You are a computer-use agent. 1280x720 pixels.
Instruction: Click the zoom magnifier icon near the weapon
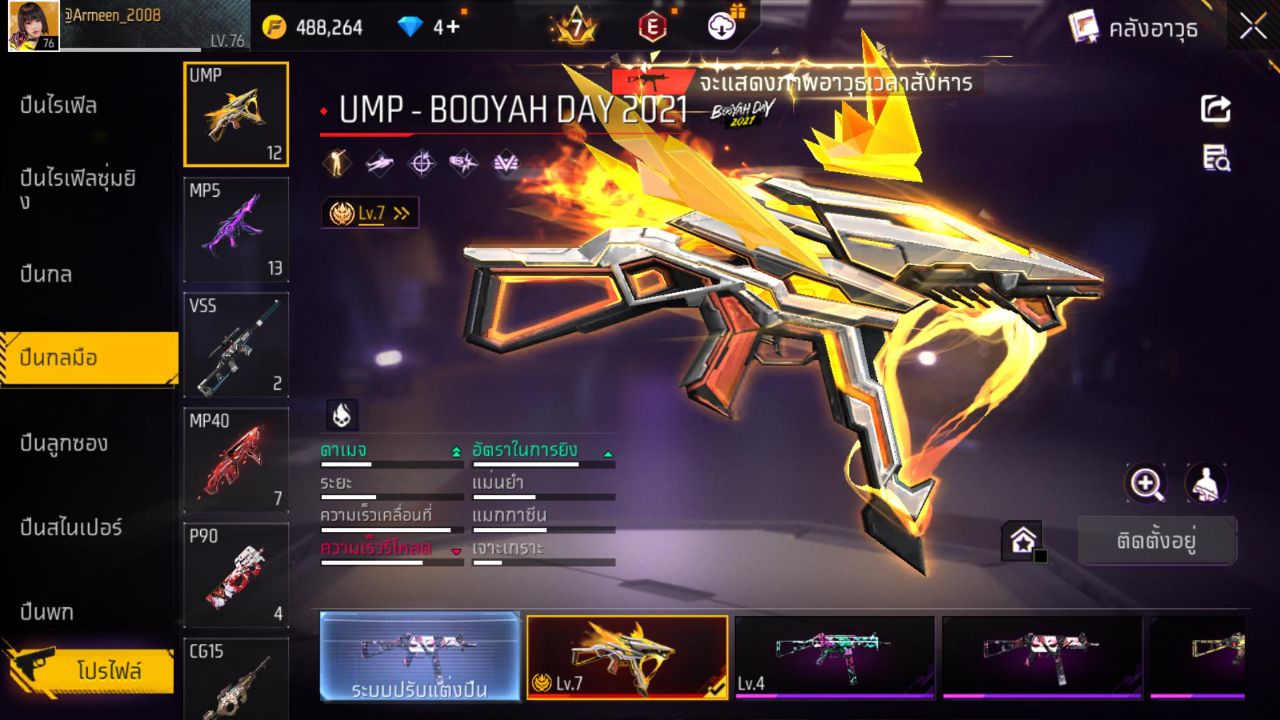pyautogui.click(x=1146, y=484)
